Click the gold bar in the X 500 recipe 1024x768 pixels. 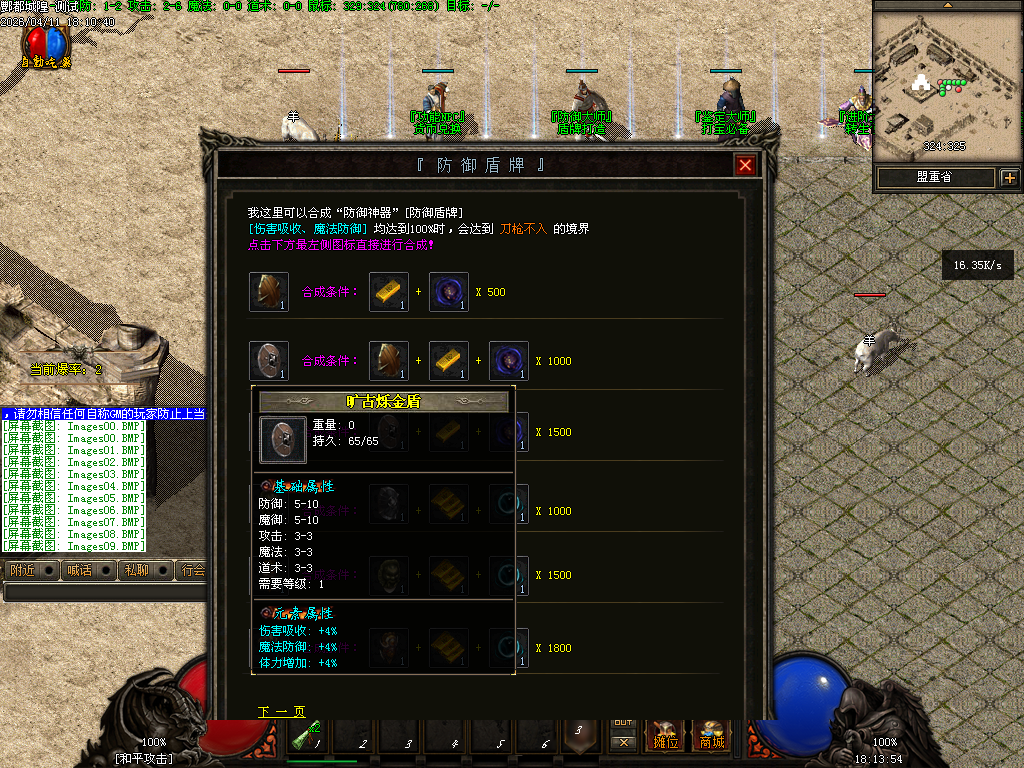coord(389,291)
